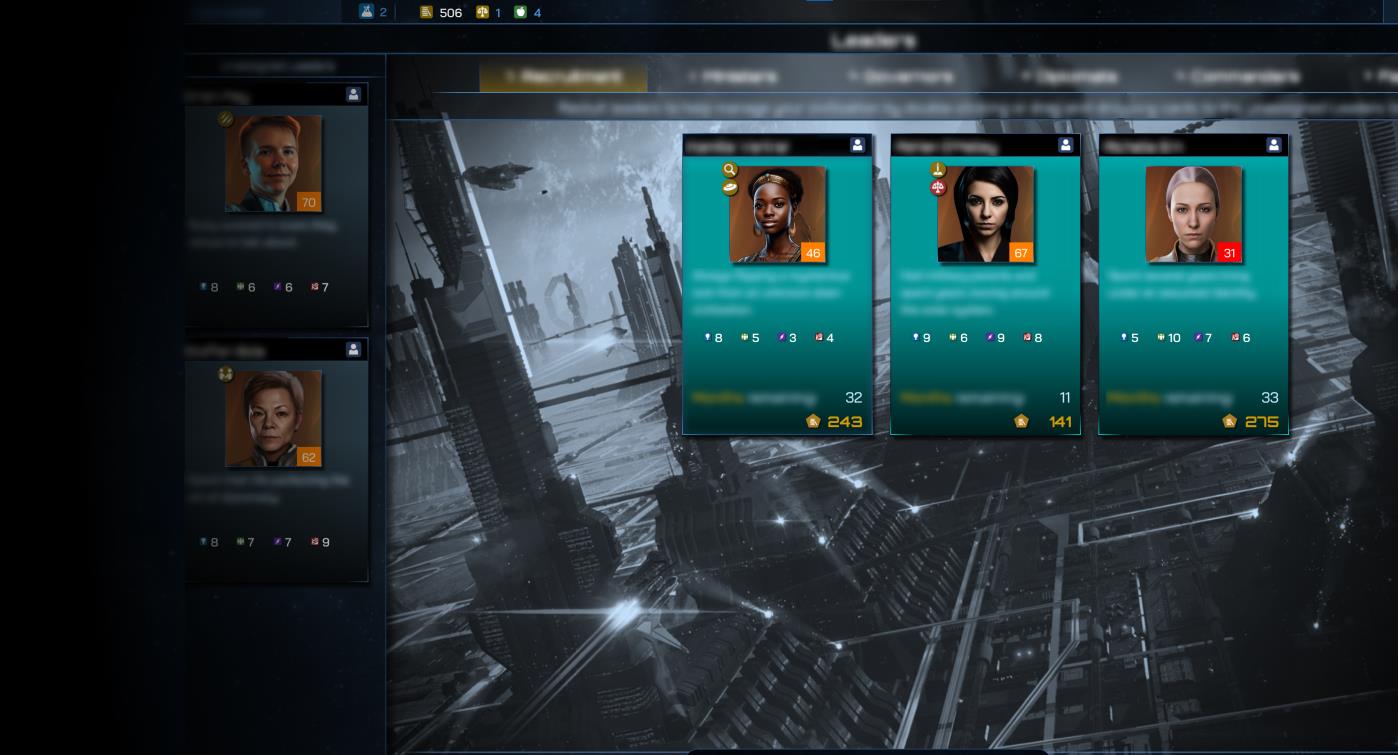Image resolution: width=1398 pixels, height=755 pixels.
Task: Show the Governors tab
Action: pyautogui.click(x=904, y=76)
